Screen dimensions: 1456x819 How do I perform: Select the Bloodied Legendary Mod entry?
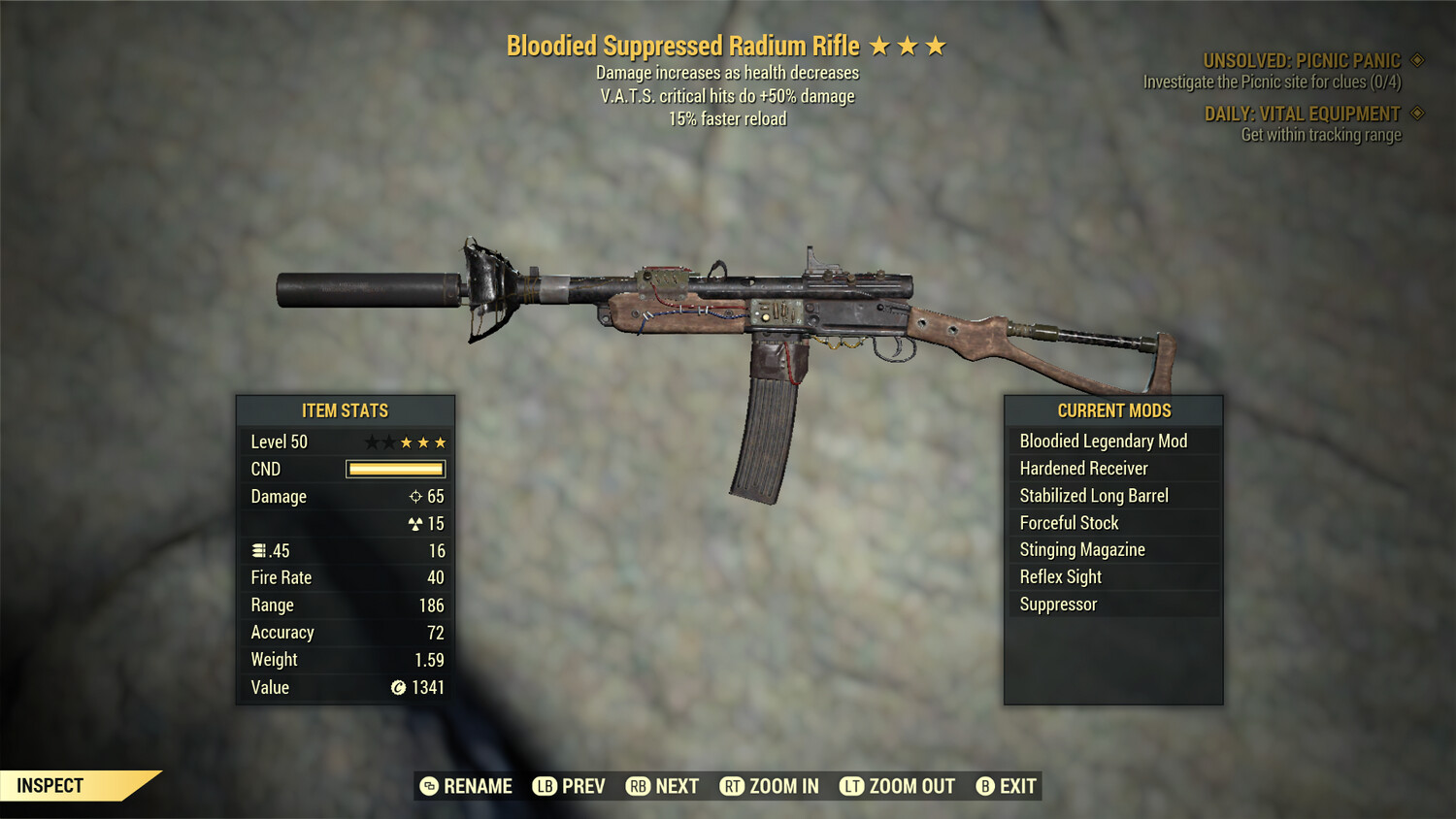[x=1103, y=441]
